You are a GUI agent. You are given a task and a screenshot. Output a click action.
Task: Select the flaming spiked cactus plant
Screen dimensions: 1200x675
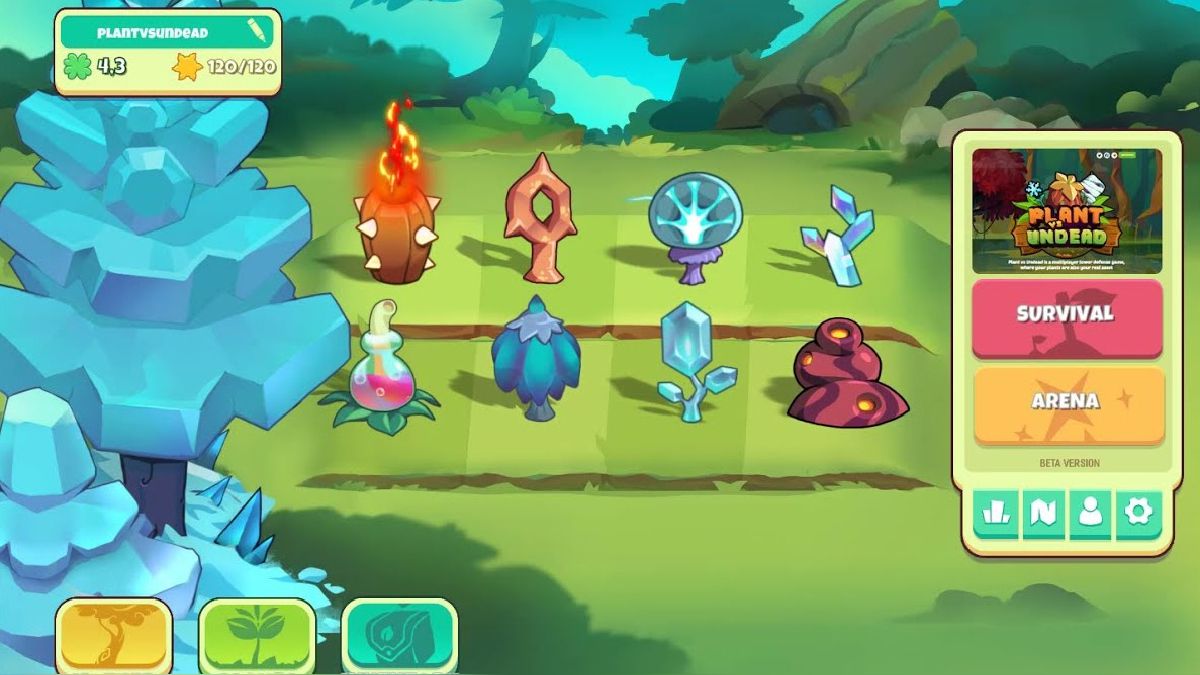397,225
